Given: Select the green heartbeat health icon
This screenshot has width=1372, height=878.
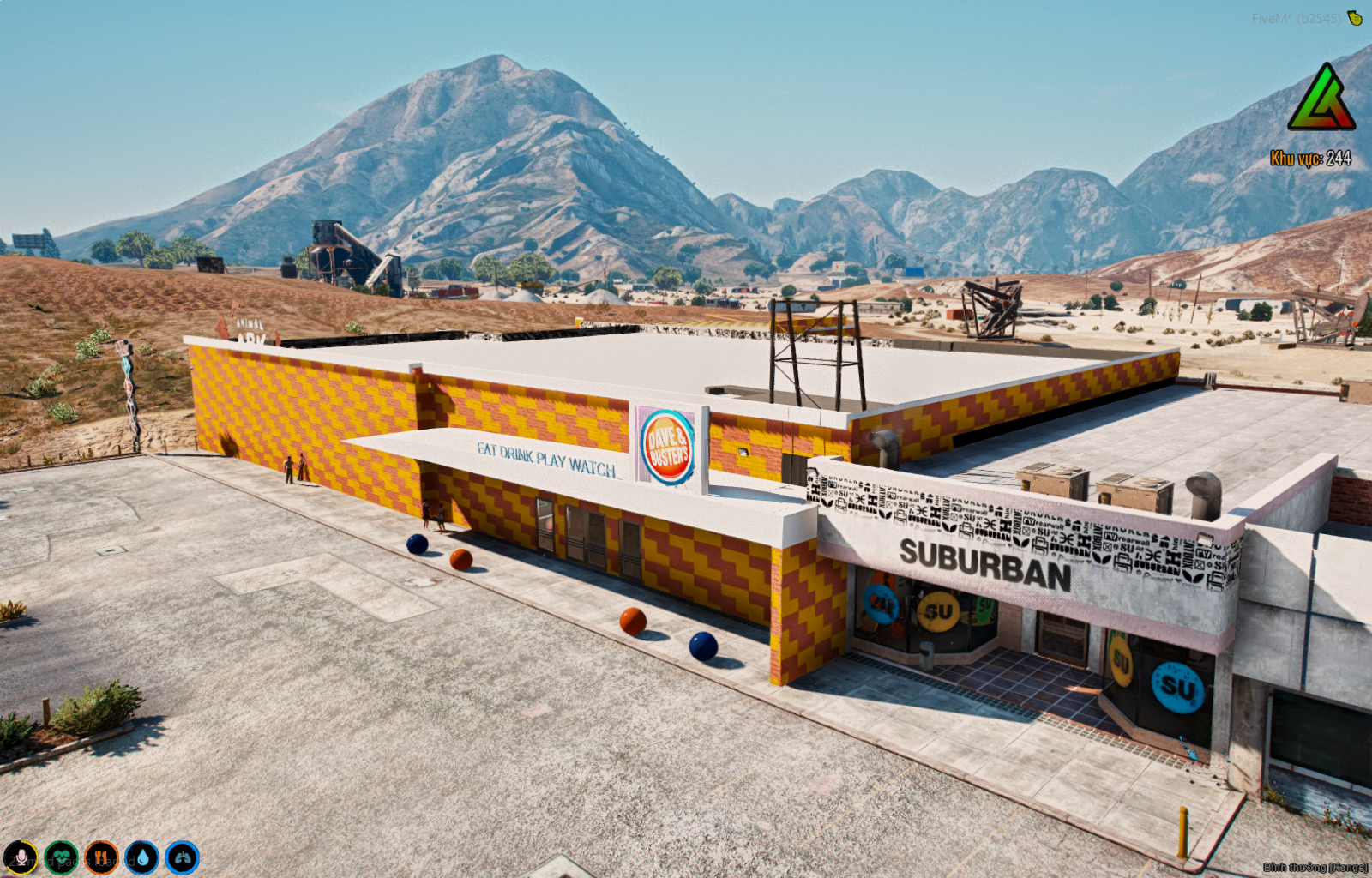Looking at the screenshot, I should pos(61,857).
